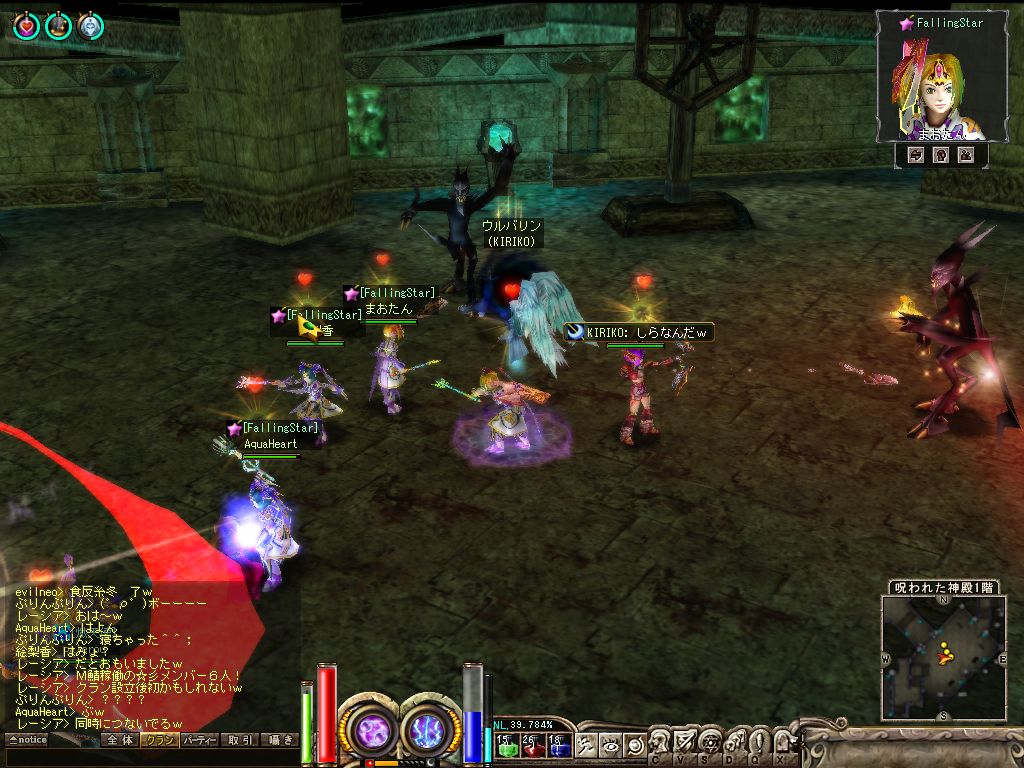This screenshot has height=768, width=1024.
Task: Use the red health potion slot
Action: coord(532,745)
